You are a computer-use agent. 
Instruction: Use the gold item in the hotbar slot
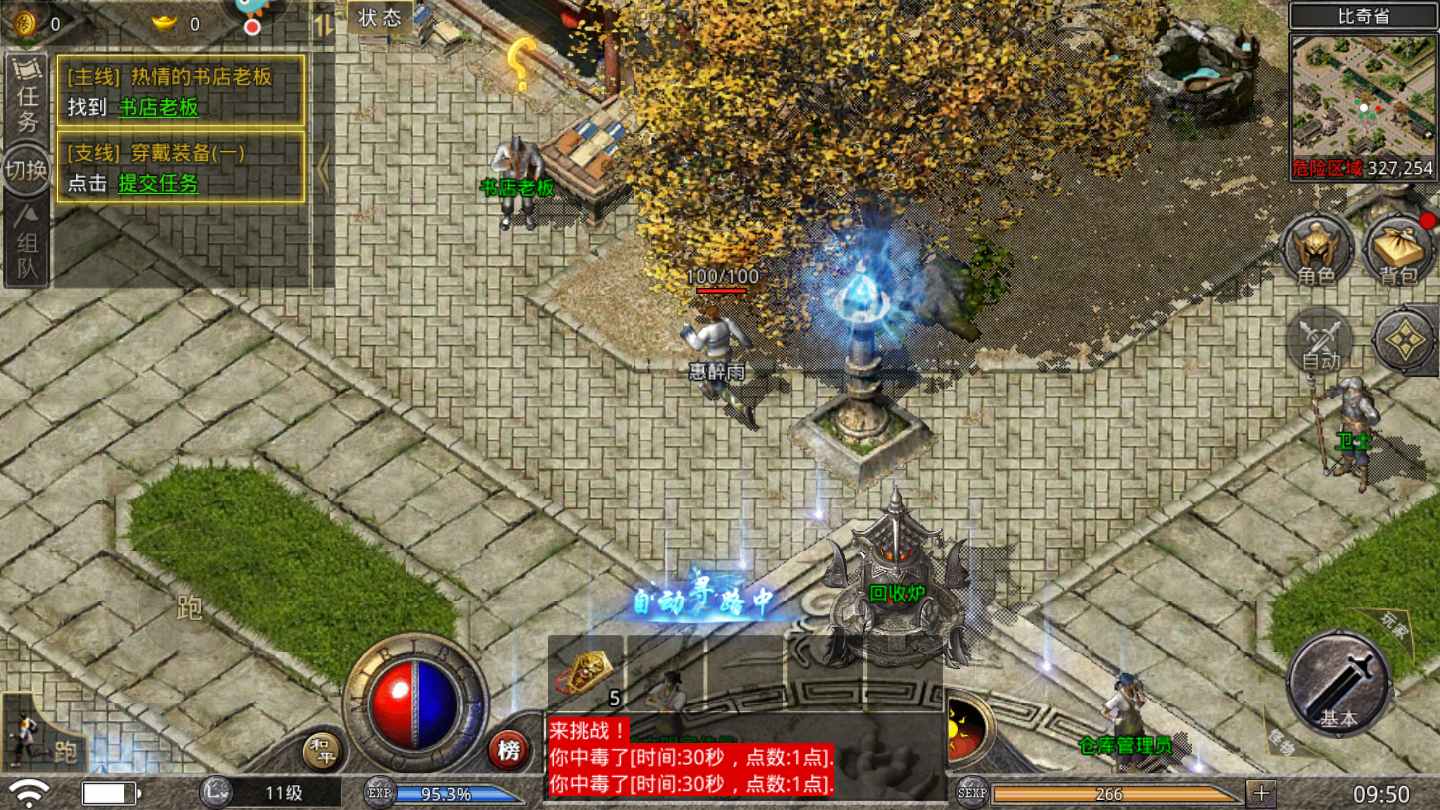[x=585, y=672]
